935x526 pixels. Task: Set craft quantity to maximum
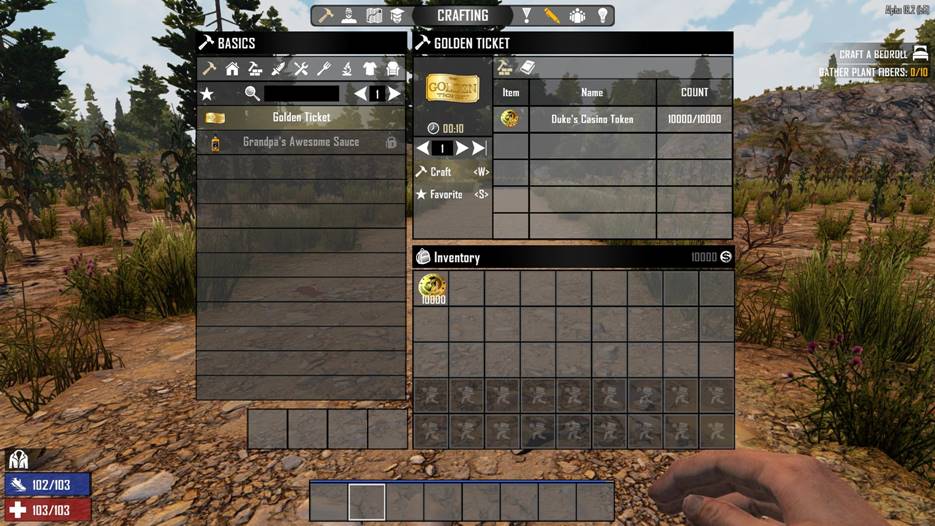tap(479, 148)
